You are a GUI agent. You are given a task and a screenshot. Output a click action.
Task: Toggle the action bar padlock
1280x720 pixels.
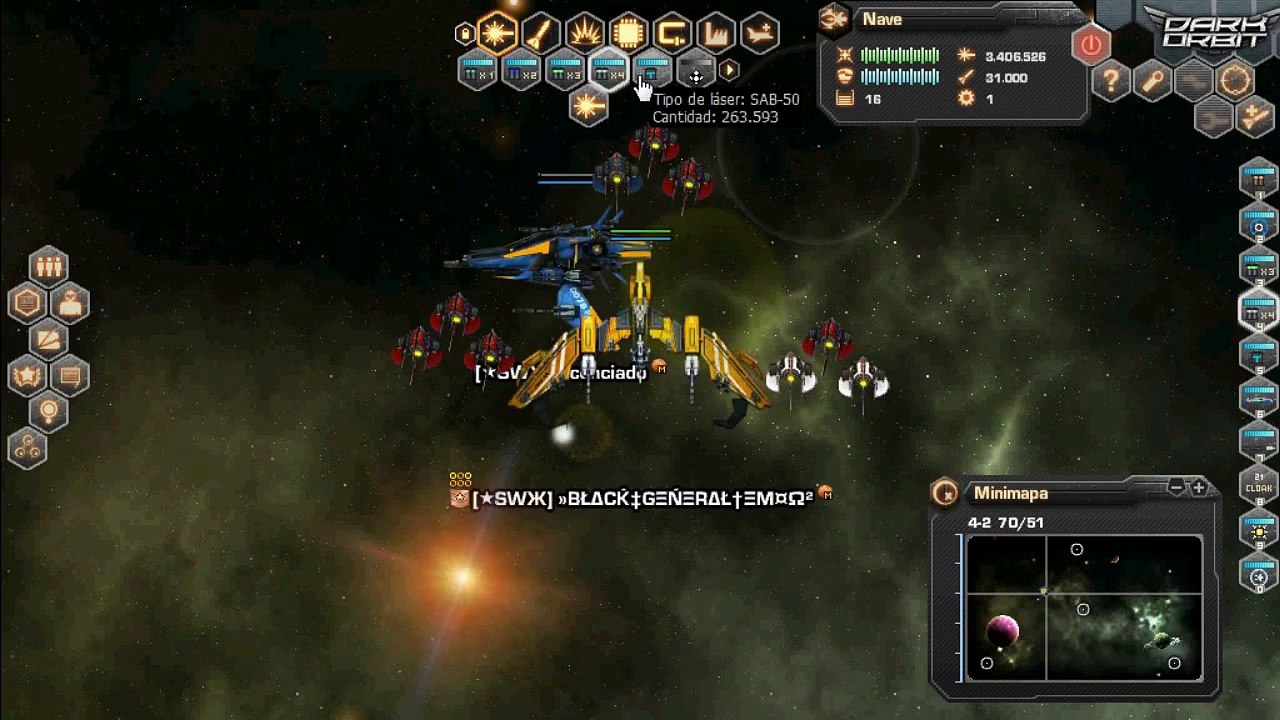[465, 35]
